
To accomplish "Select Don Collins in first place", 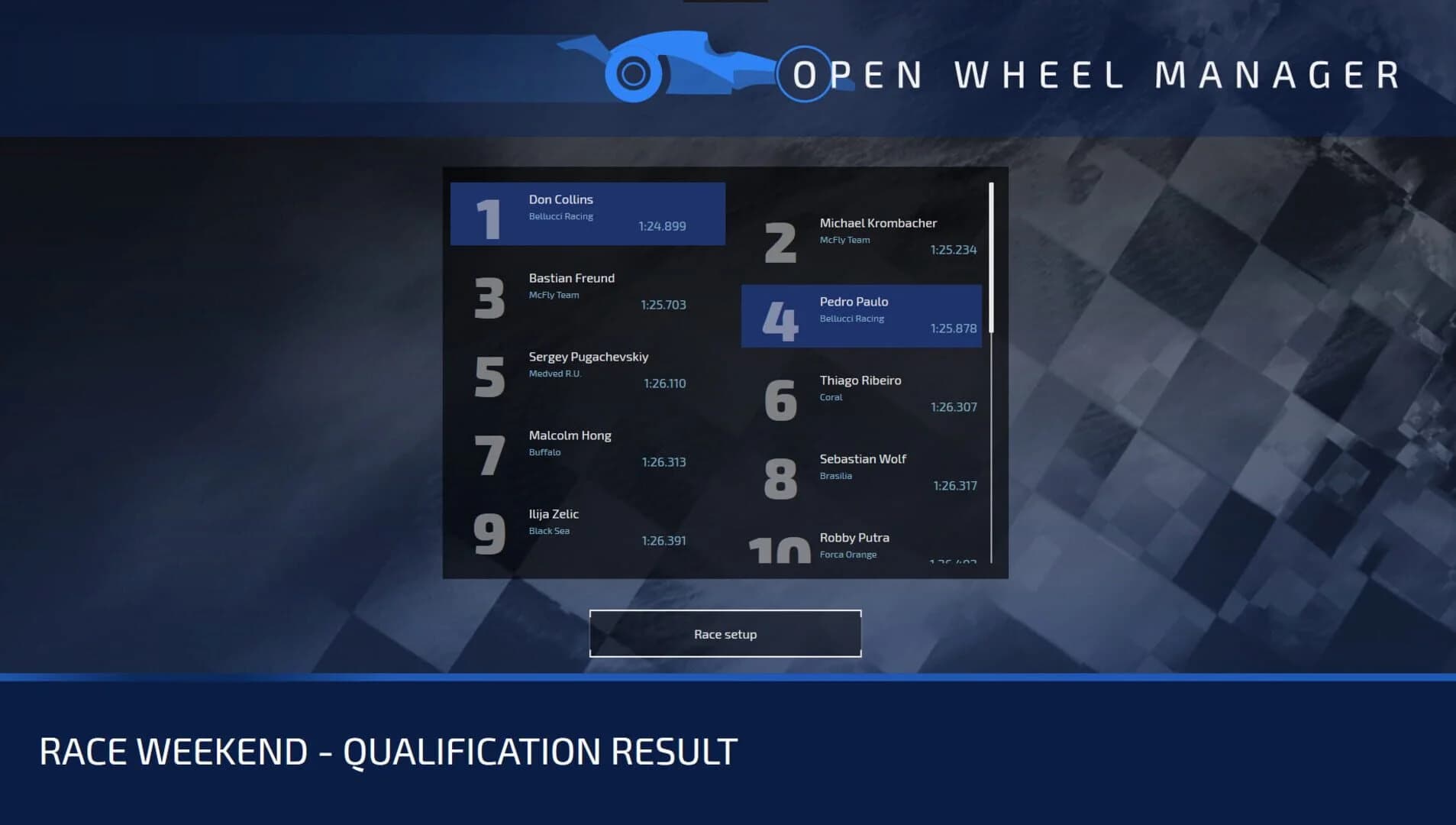I will (588, 214).
